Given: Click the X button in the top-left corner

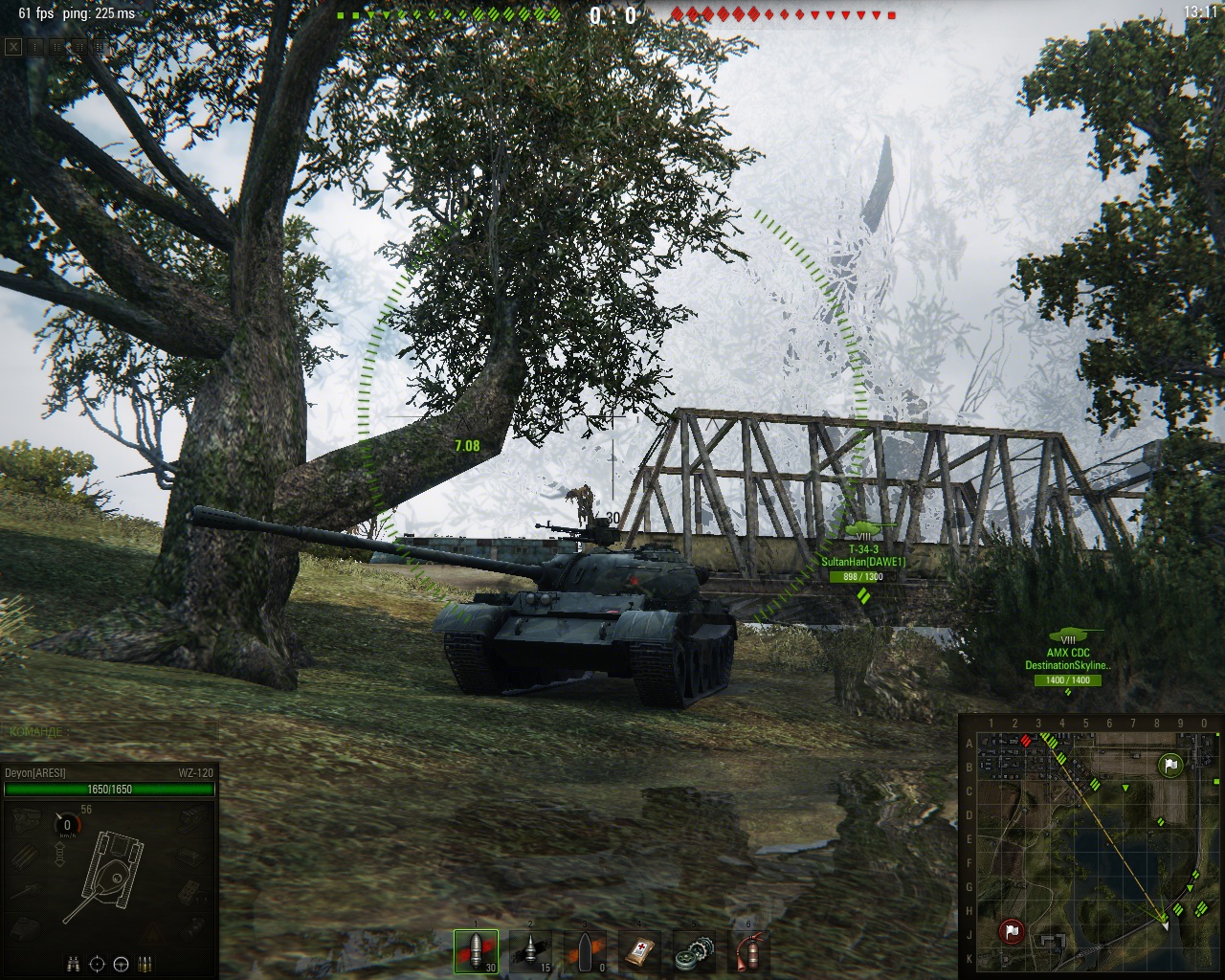Looking at the screenshot, I should coord(13,46).
